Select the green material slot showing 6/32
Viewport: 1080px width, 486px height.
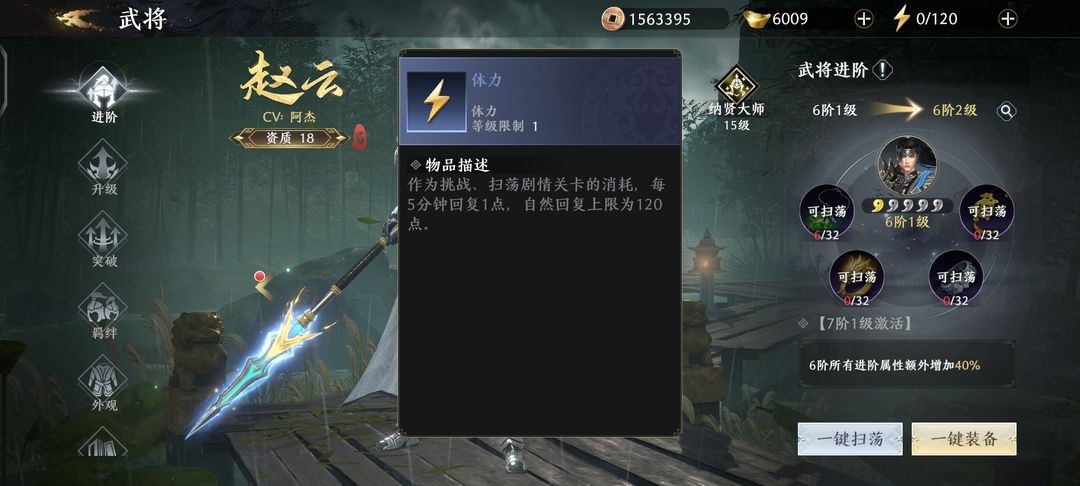pyautogui.click(x=827, y=213)
